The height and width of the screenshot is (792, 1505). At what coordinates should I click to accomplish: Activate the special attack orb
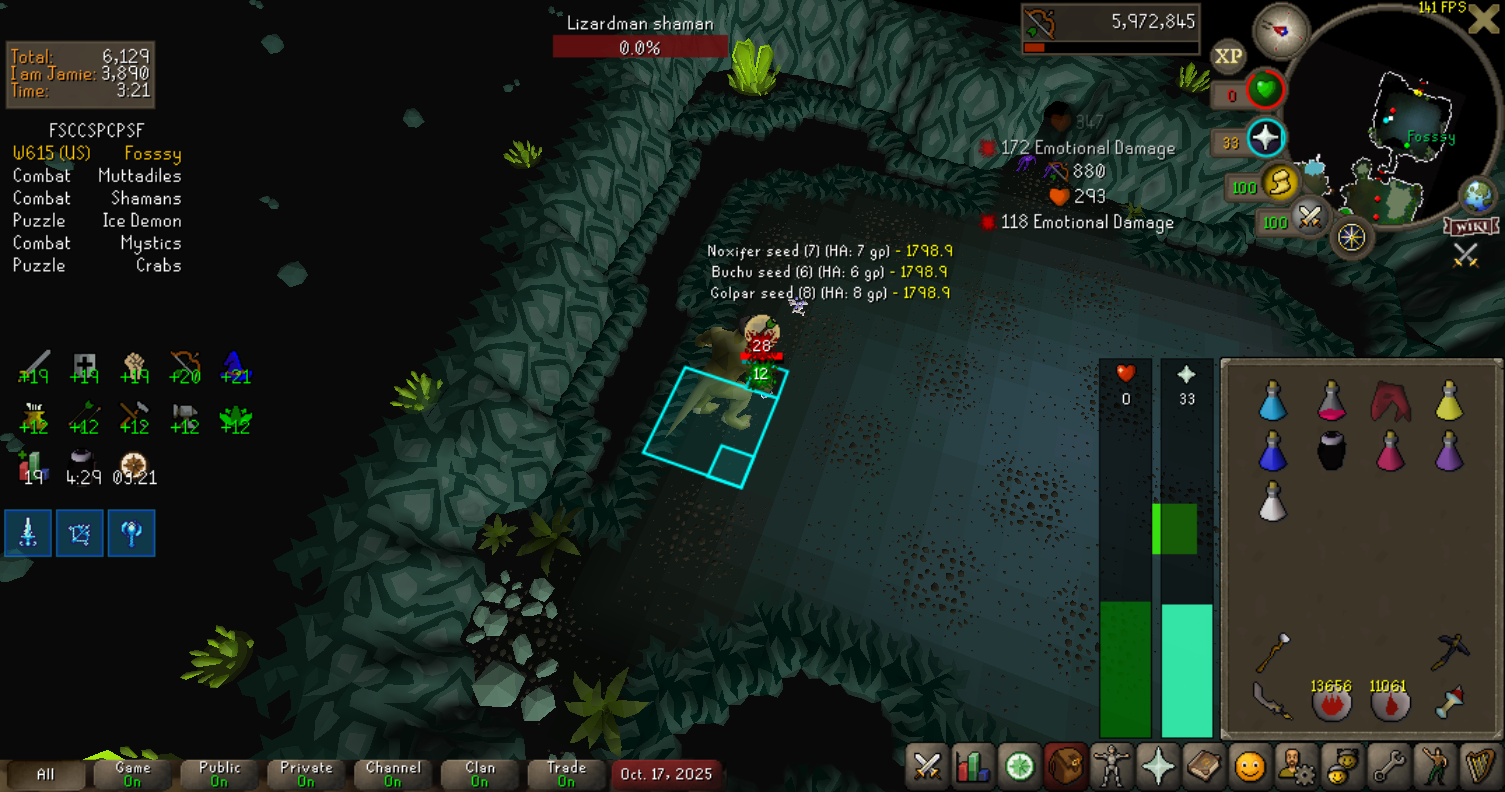[x=1309, y=217]
